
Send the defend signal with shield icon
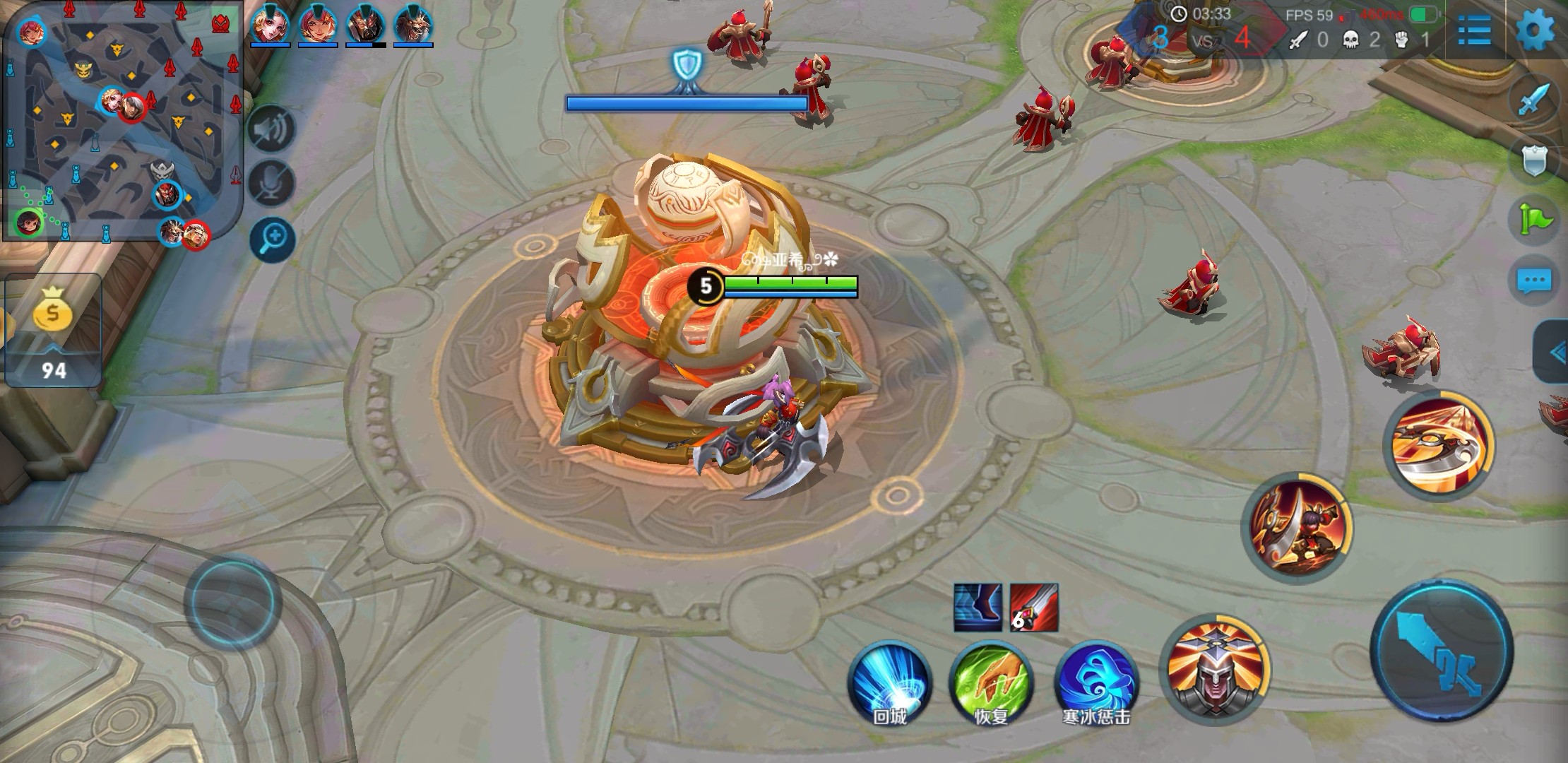[x=1534, y=159]
